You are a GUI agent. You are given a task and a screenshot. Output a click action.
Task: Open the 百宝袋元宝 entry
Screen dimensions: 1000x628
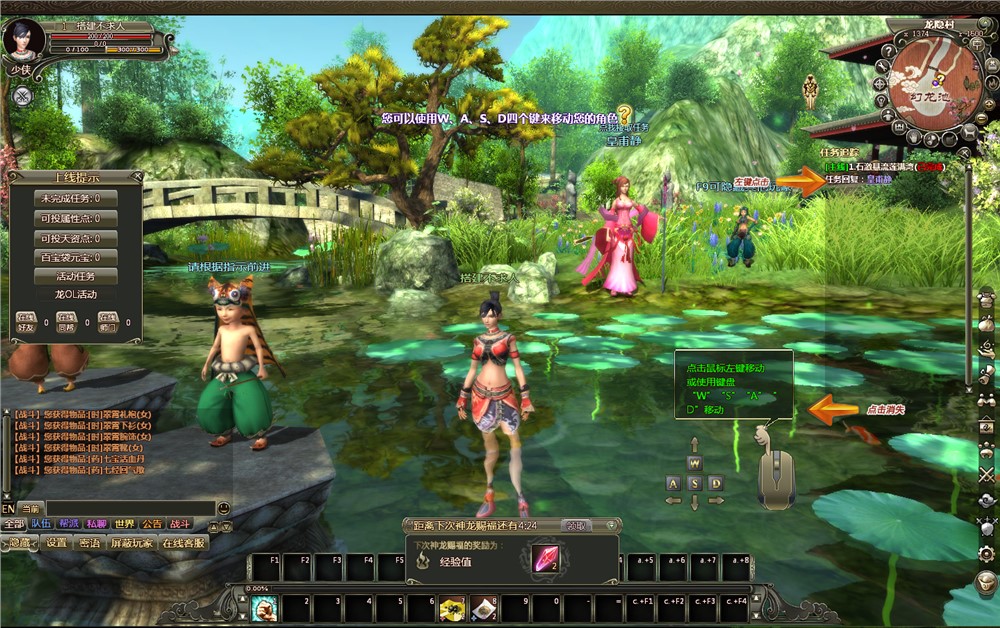pyautogui.click(x=75, y=257)
